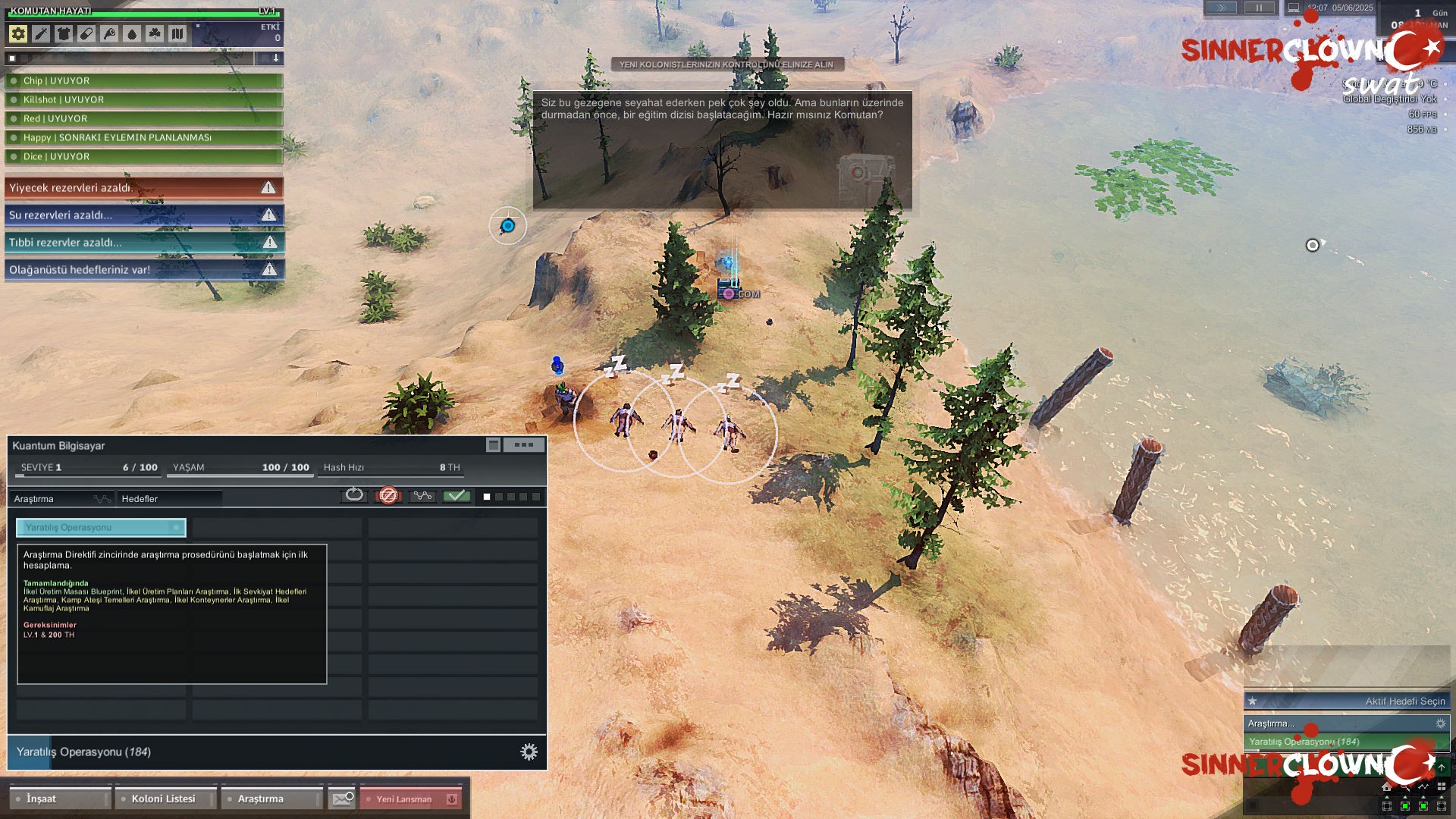Viewport: 1456px width, 819px height.
Task: Open the water reserves low alert
Action: pyautogui.click(x=143, y=215)
